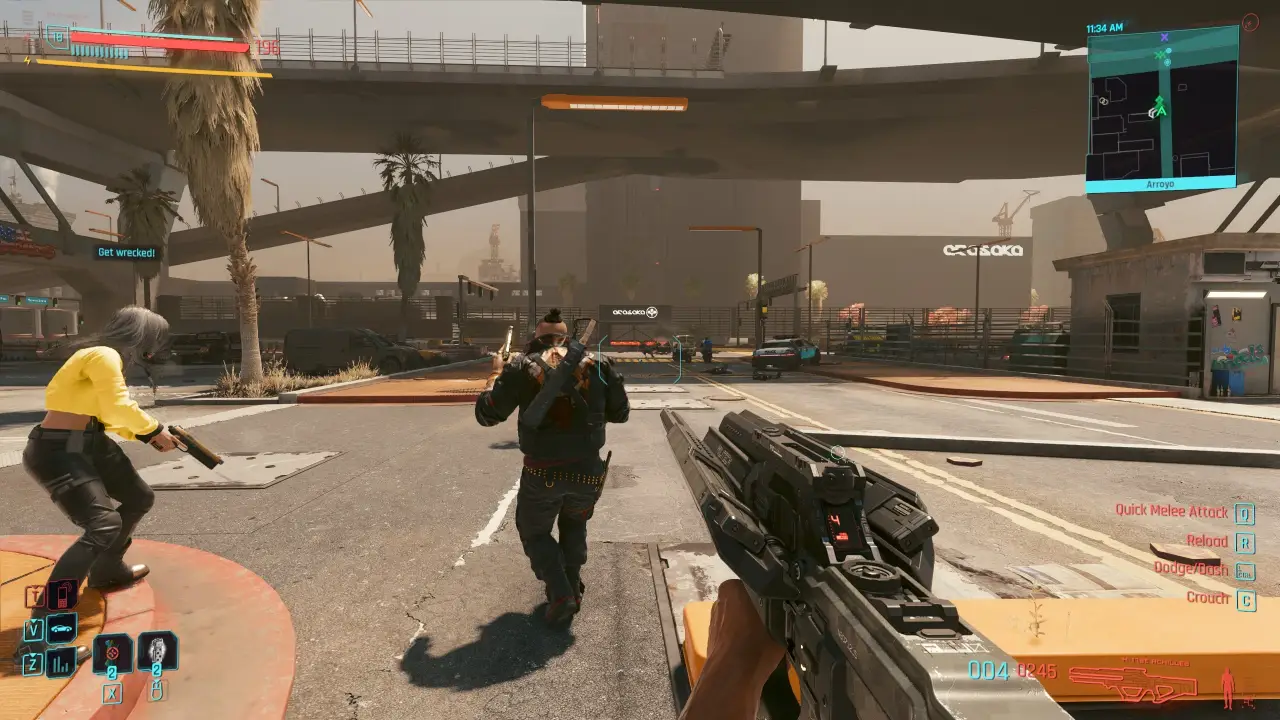This screenshot has height=720, width=1280.
Task: Select the equipped grenade slot icon
Action: (110, 654)
